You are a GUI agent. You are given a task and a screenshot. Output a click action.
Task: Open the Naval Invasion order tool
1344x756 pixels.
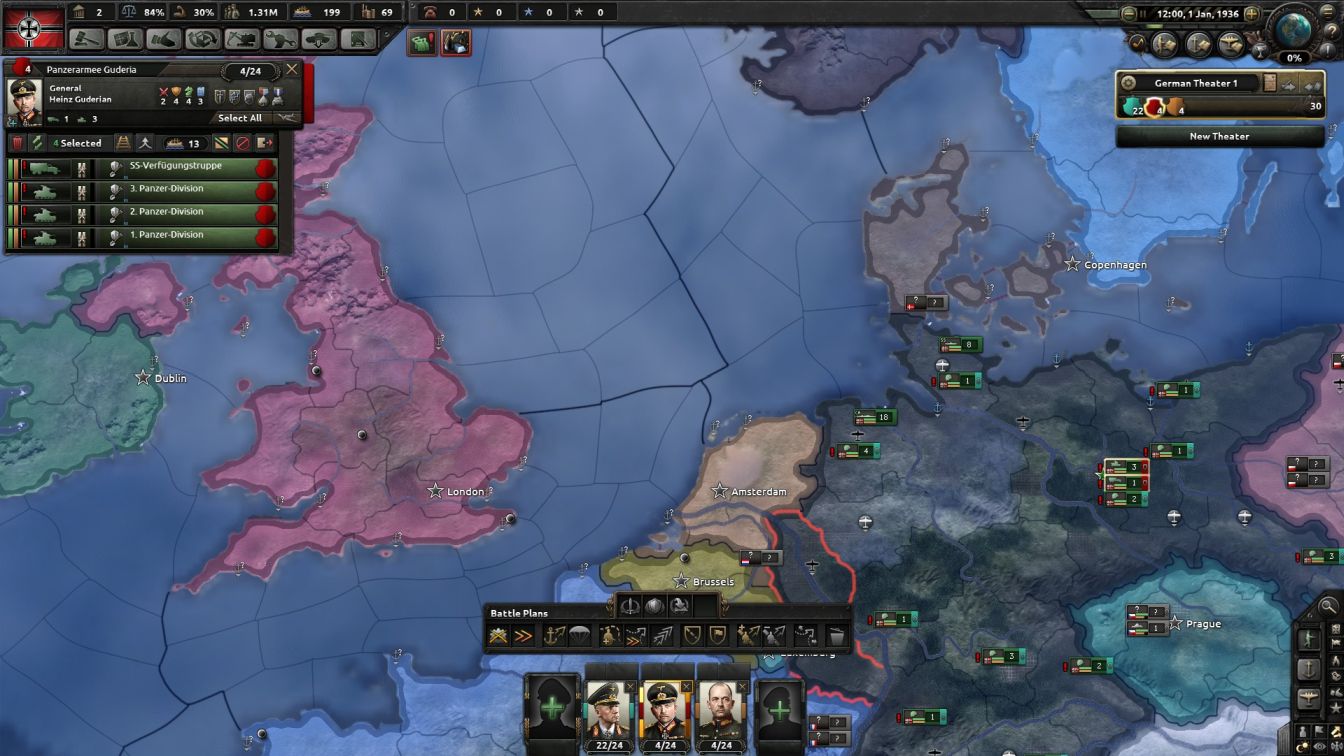pyautogui.click(x=551, y=634)
